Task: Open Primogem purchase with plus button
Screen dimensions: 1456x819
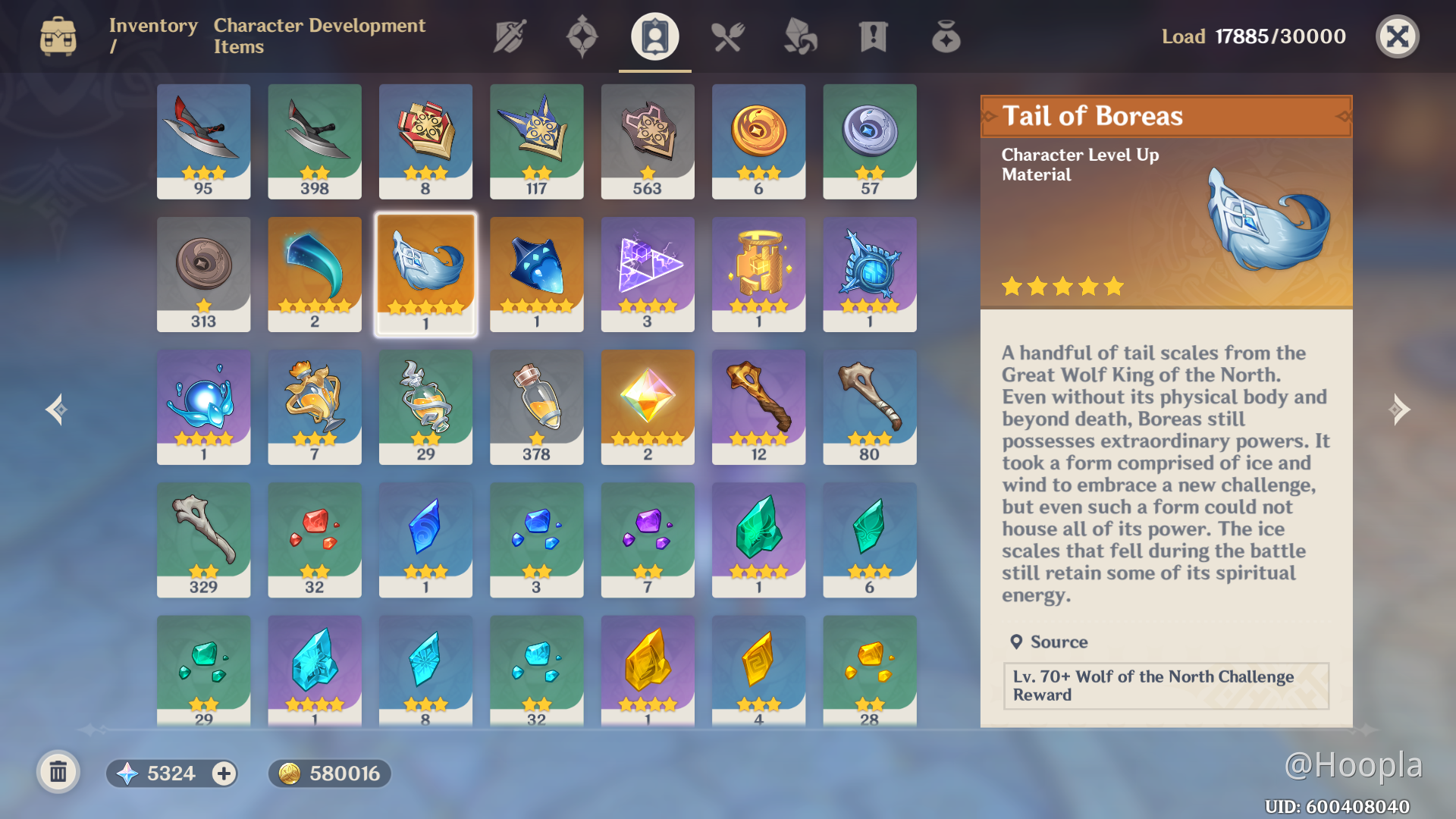Action: (x=222, y=773)
